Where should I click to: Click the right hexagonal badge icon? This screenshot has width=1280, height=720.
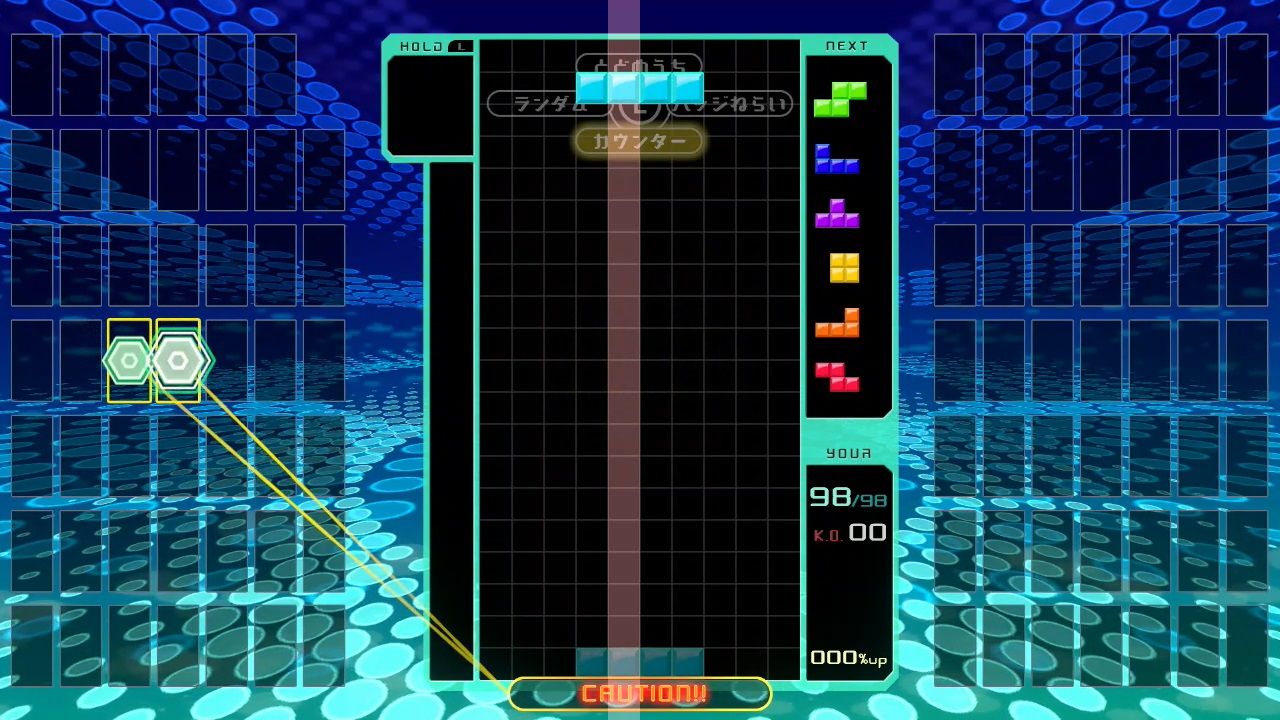[x=180, y=358]
